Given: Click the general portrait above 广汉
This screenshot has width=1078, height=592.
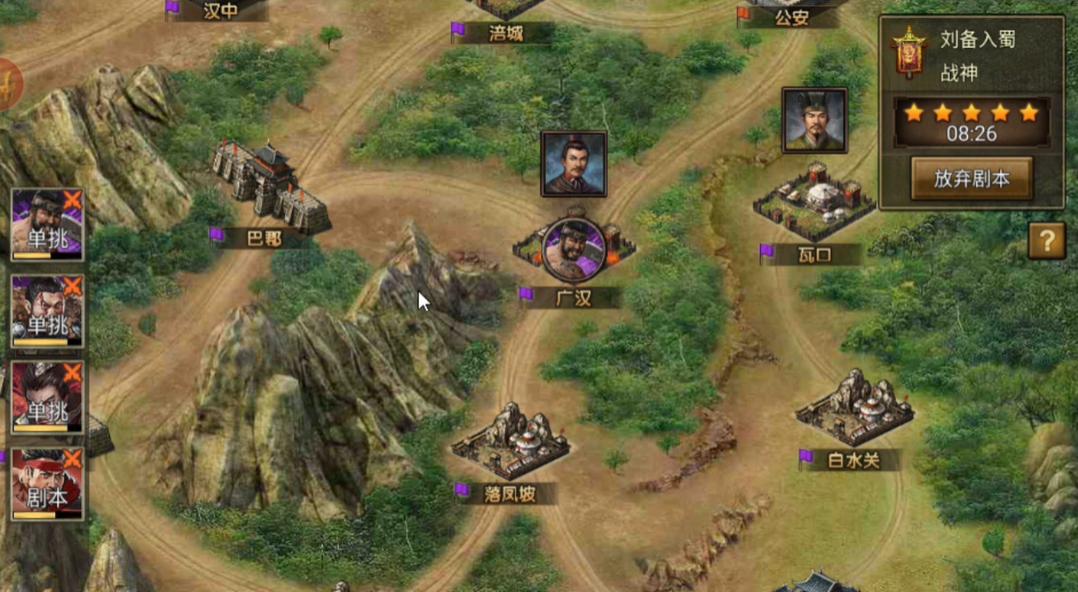Looking at the screenshot, I should point(574,163).
